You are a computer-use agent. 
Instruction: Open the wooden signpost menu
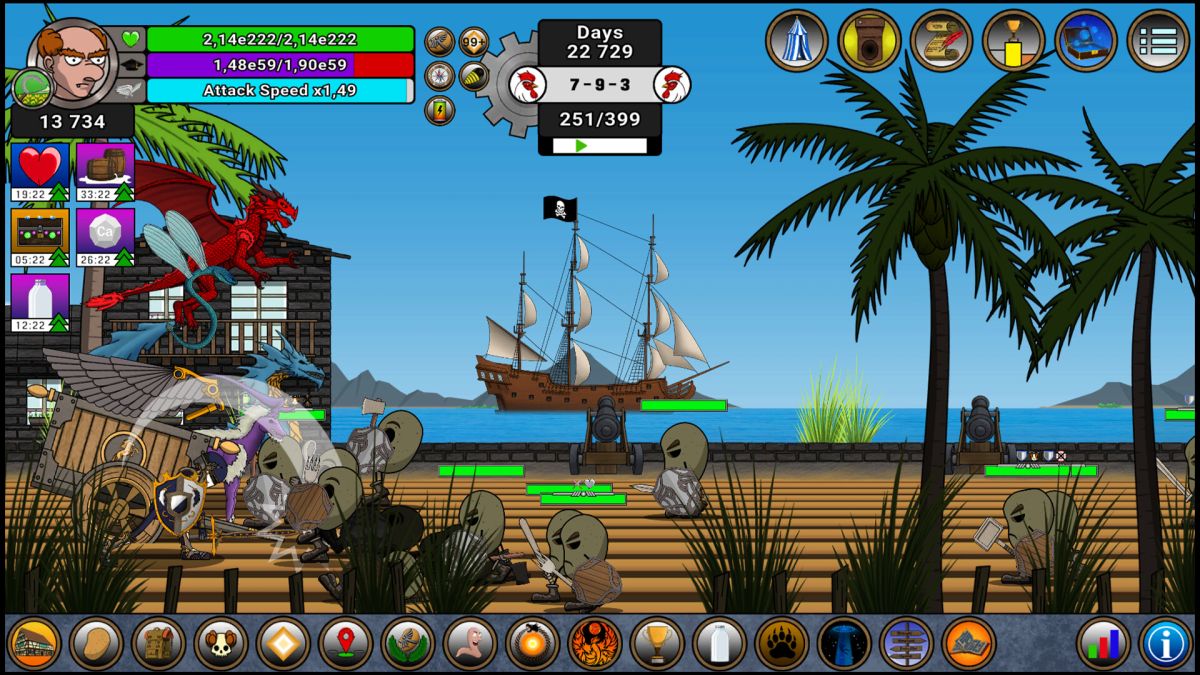[906, 643]
